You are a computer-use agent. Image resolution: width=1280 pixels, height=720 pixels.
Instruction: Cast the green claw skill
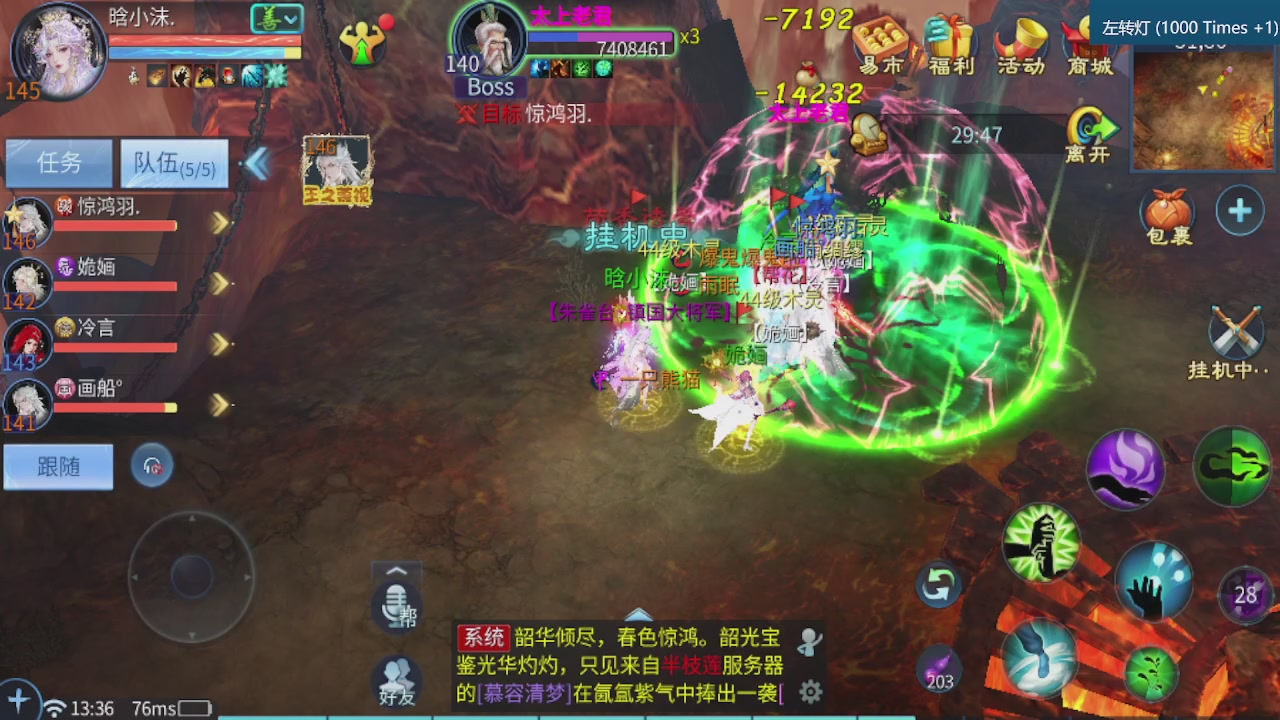(1232, 462)
